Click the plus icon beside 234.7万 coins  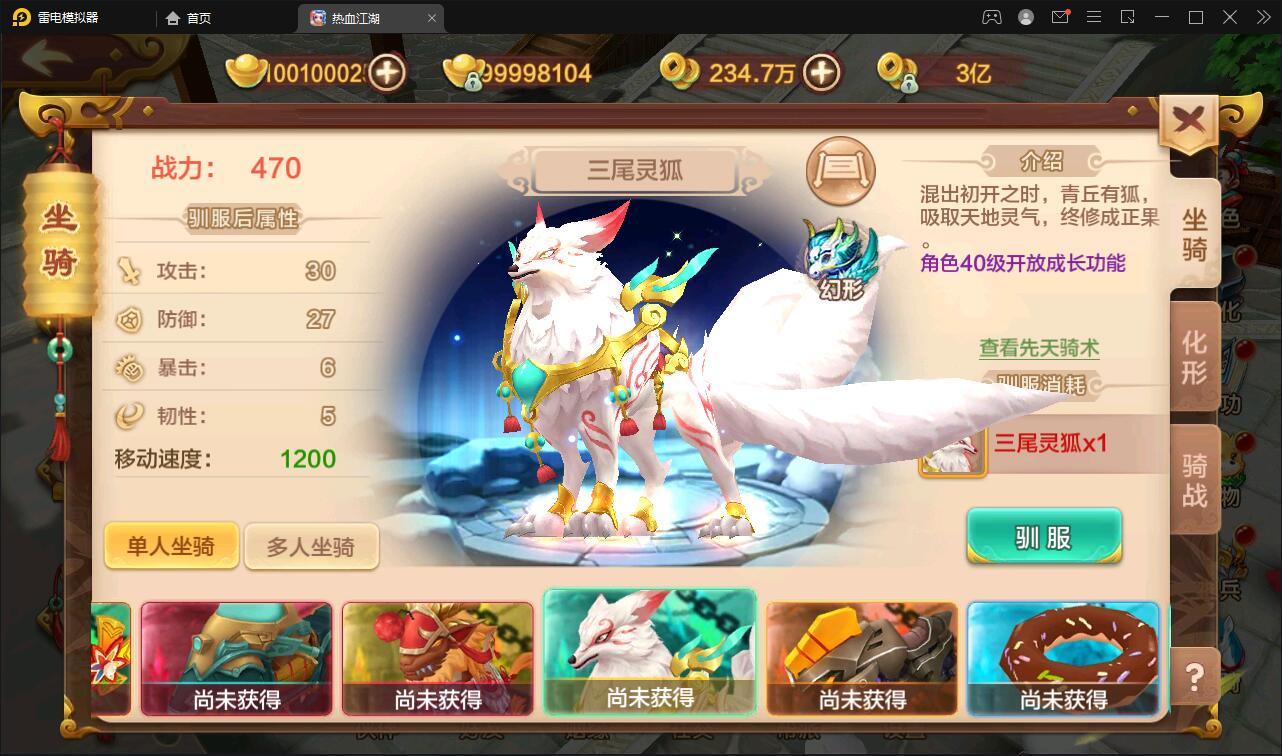coord(822,72)
